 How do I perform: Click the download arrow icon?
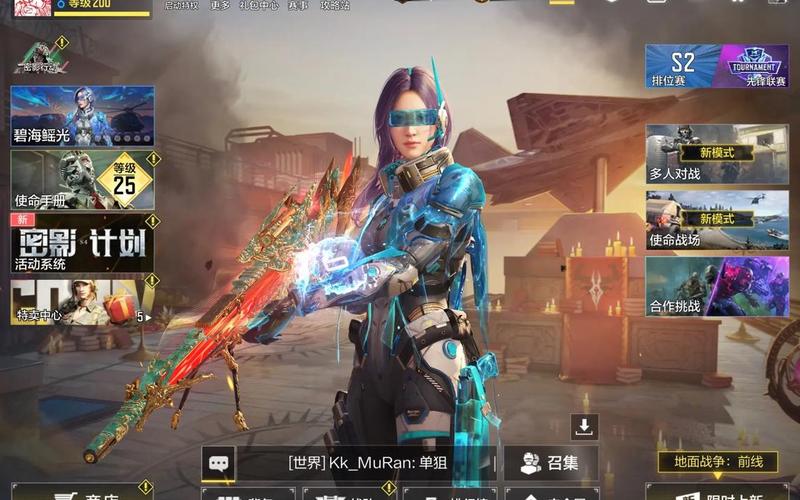click(x=585, y=427)
